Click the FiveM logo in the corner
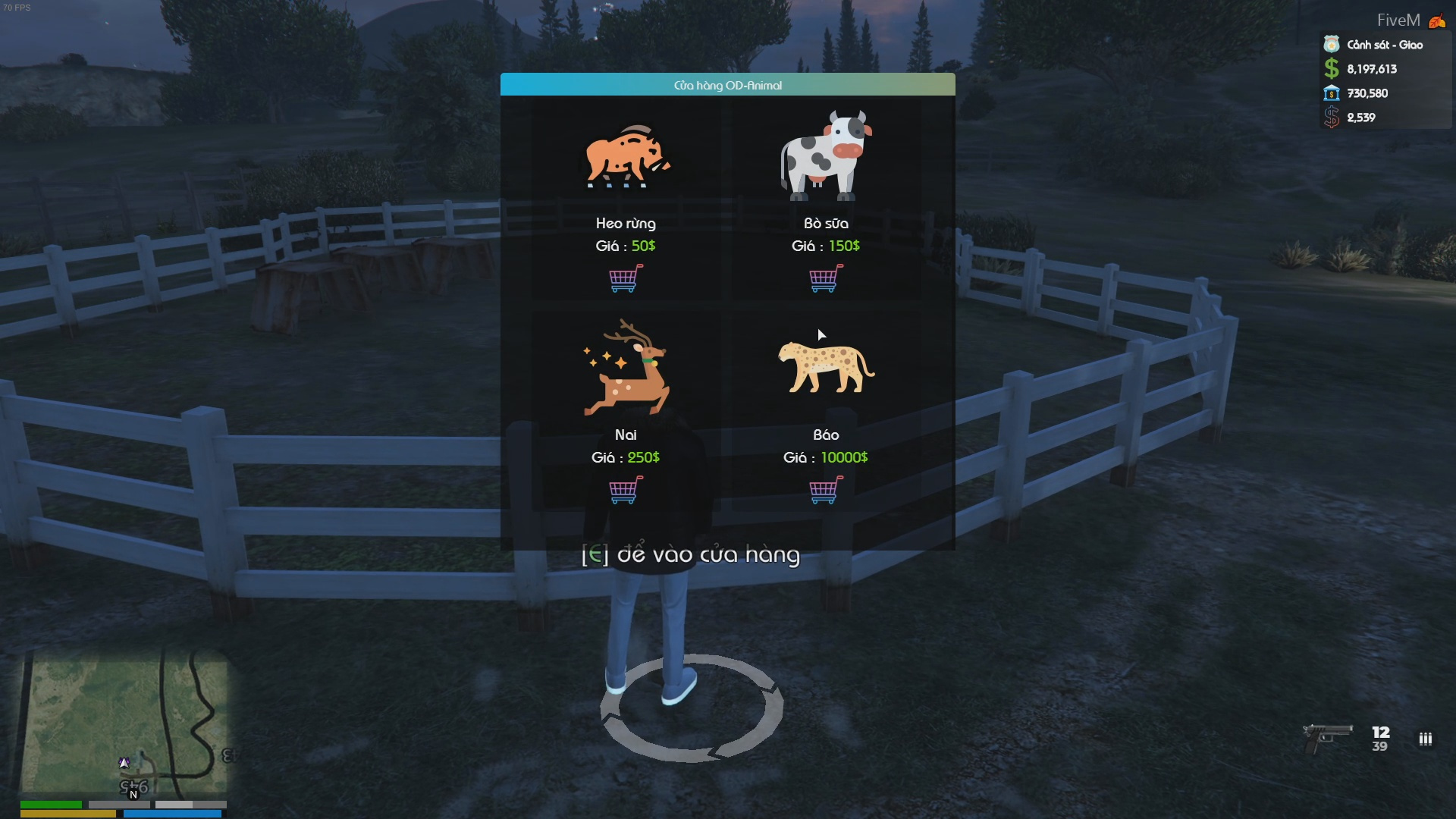Image resolution: width=1456 pixels, height=819 pixels. pyautogui.click(x=1437, y=20)
